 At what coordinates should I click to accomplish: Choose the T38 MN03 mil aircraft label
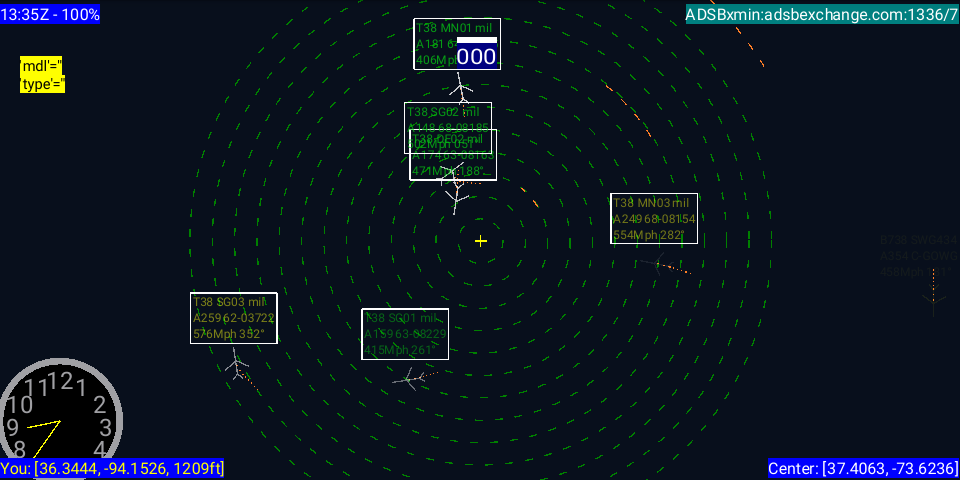[654, 218]
